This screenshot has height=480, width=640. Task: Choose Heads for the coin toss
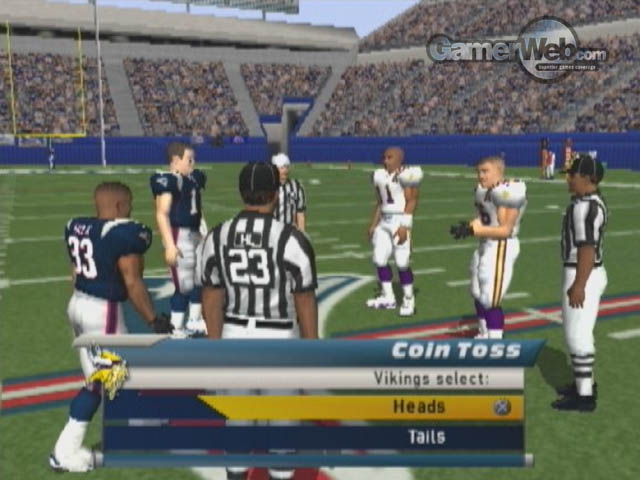418,407
